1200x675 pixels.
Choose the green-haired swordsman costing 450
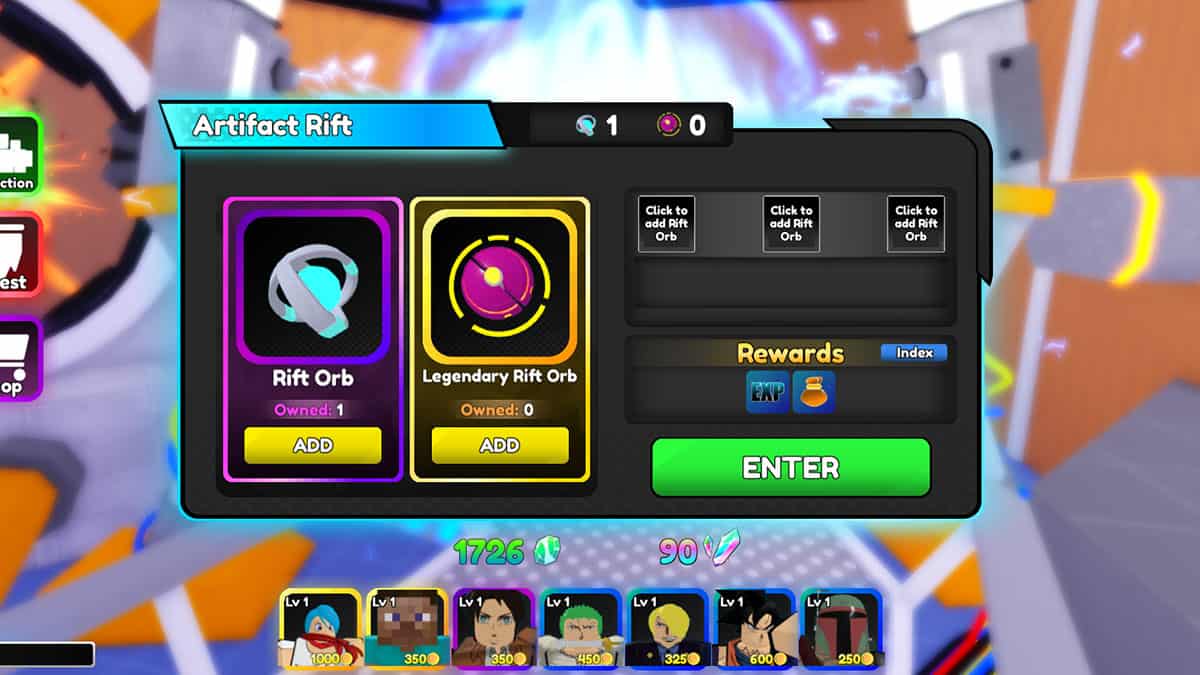(x=580, y=630)
